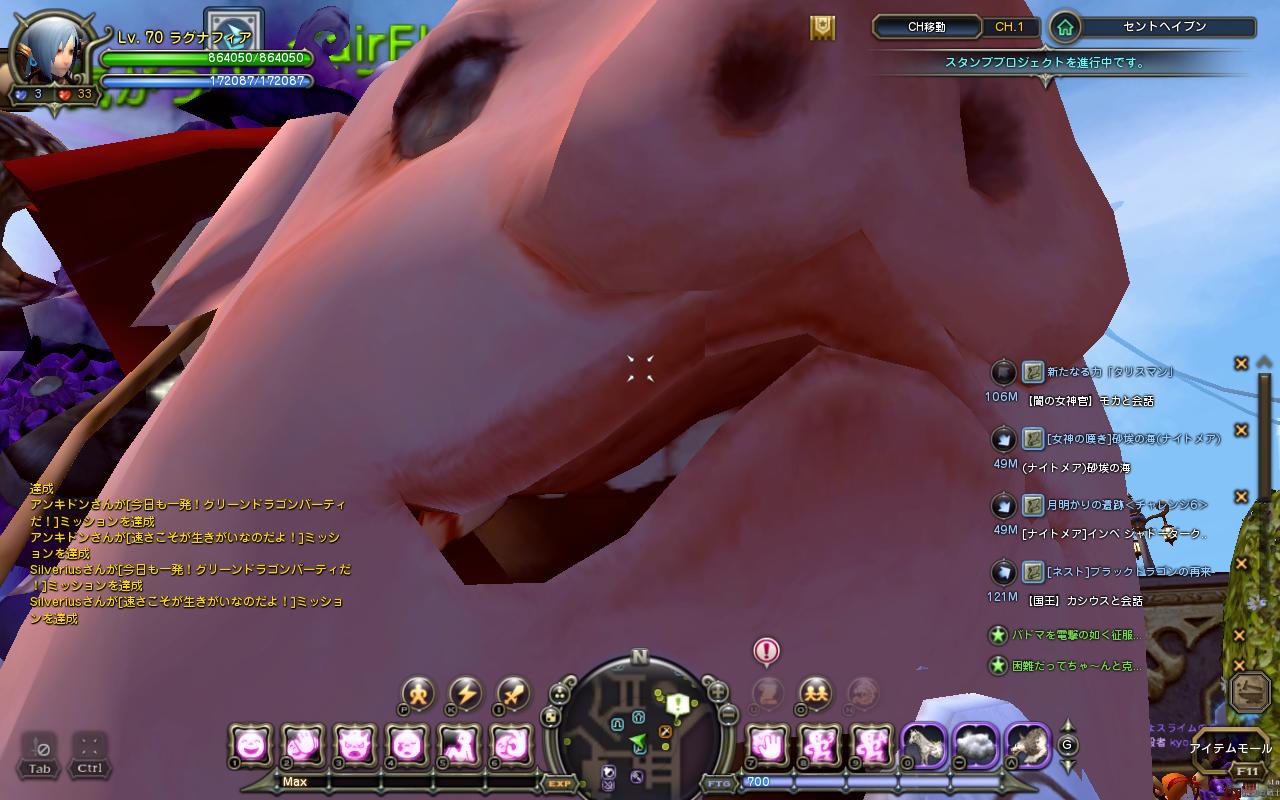Activate the white horse mount slot

(923, 745)
